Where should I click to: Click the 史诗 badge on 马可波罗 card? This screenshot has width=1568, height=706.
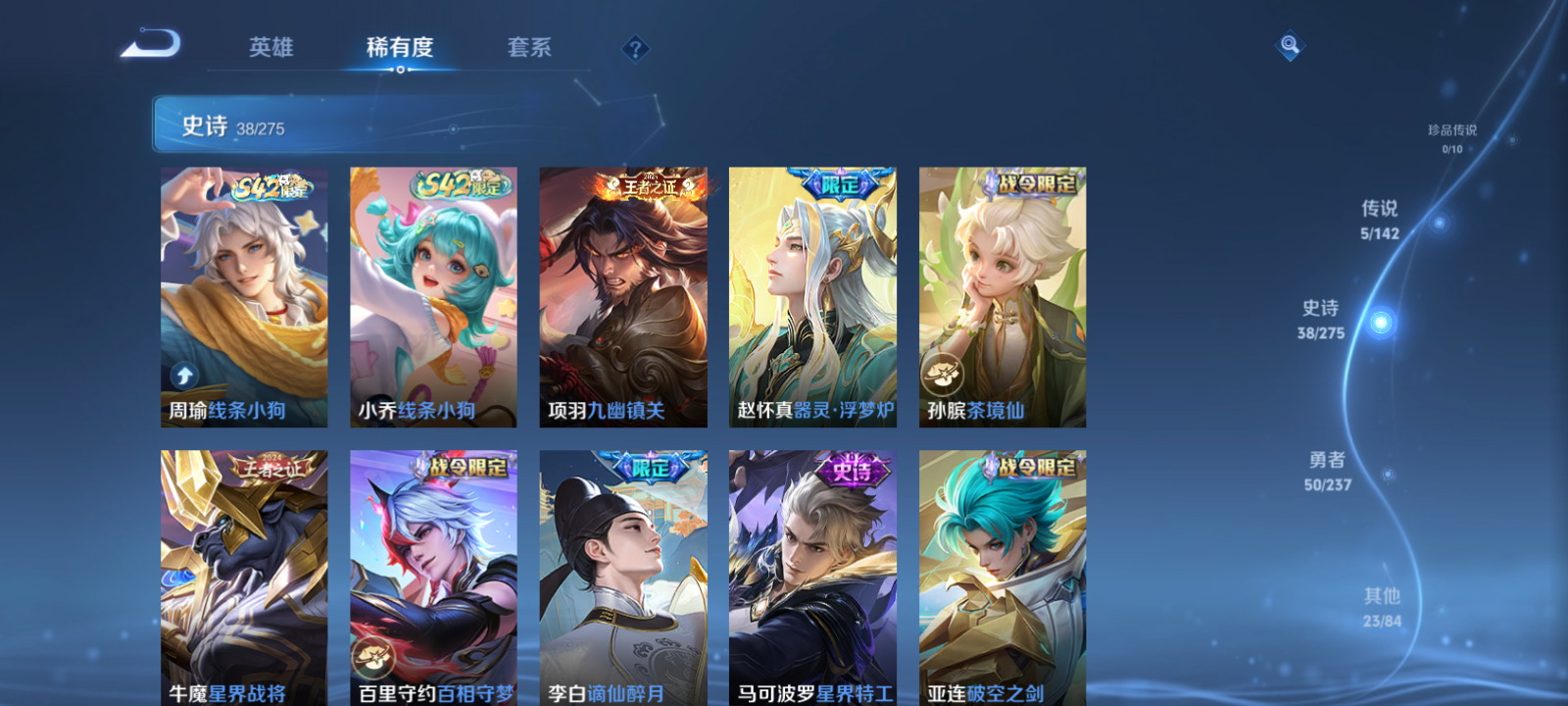(853, 471)
